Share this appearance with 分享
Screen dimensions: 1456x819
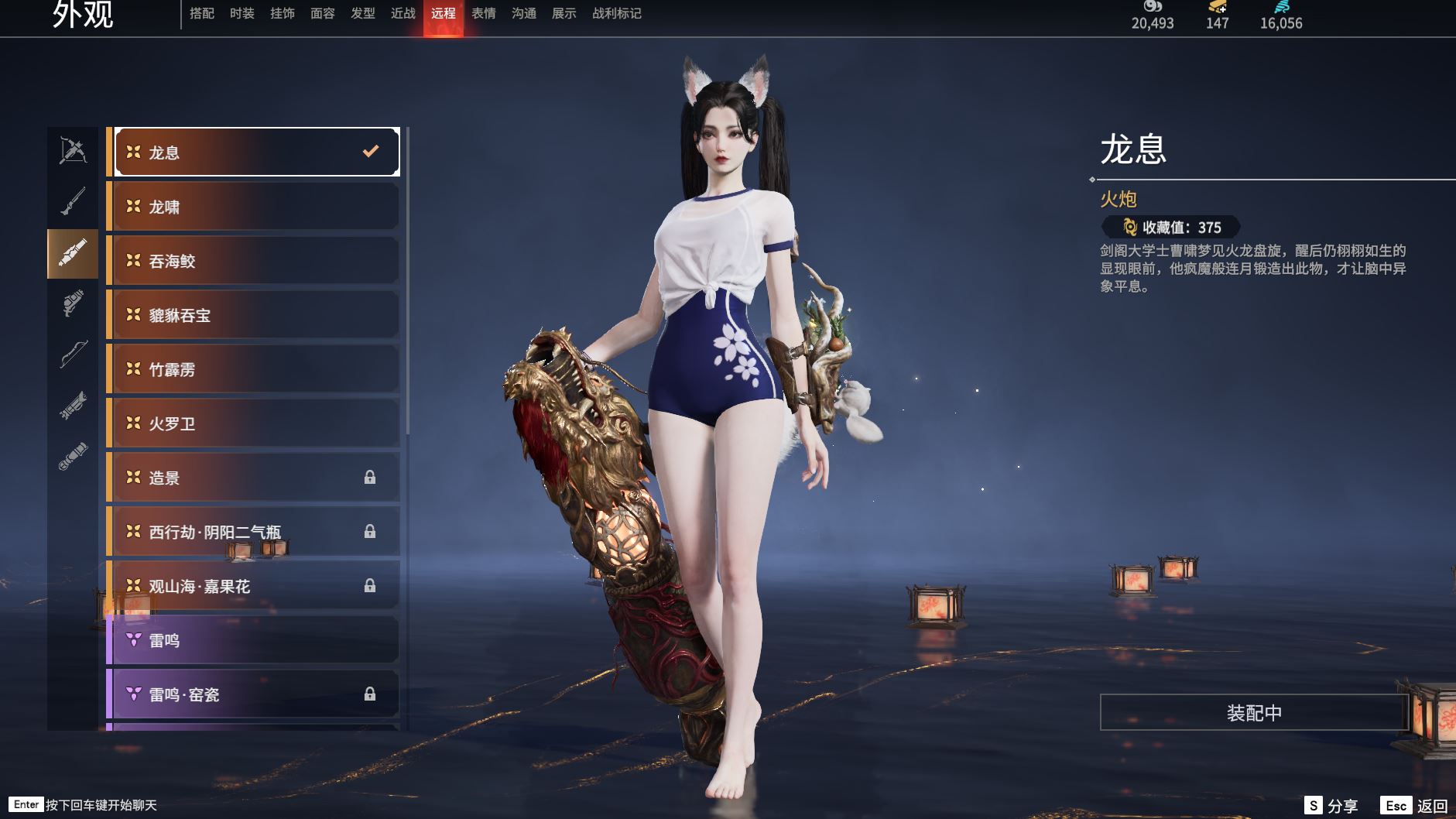[x=1331, y=806]
